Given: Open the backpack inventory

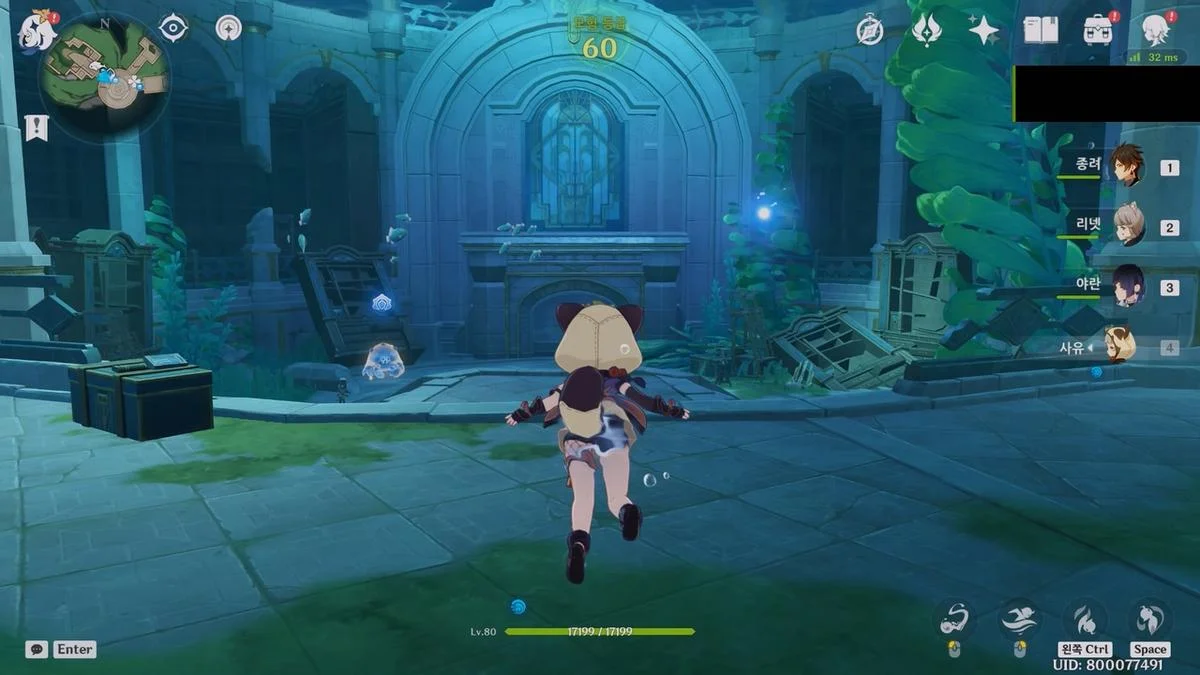Looking at the screenshot, I should [1098, 30].
